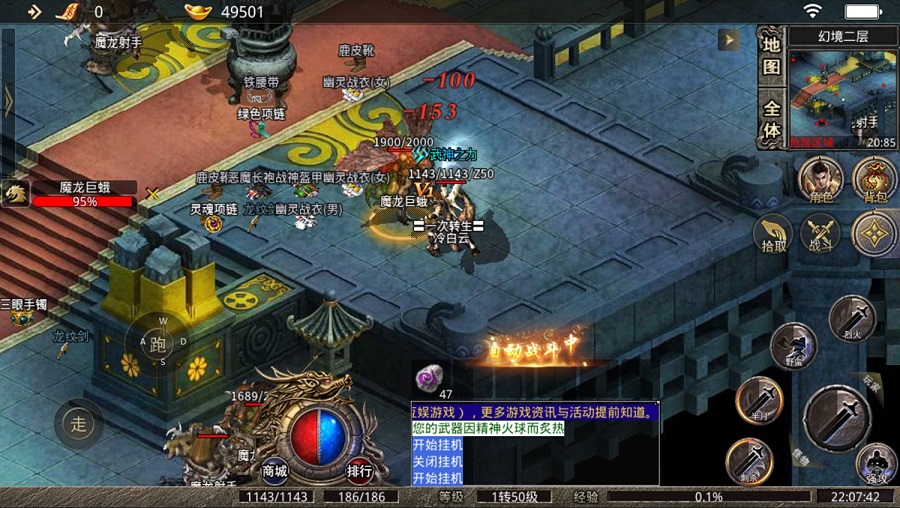Collapse the minimap with the arrow toggle
Viewport: 900px width, 508px height.
[729, 40]
